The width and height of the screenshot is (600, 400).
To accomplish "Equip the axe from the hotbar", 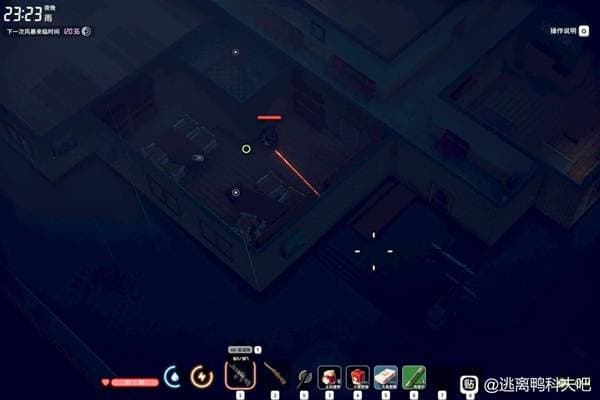I will (x=303, y=377).
